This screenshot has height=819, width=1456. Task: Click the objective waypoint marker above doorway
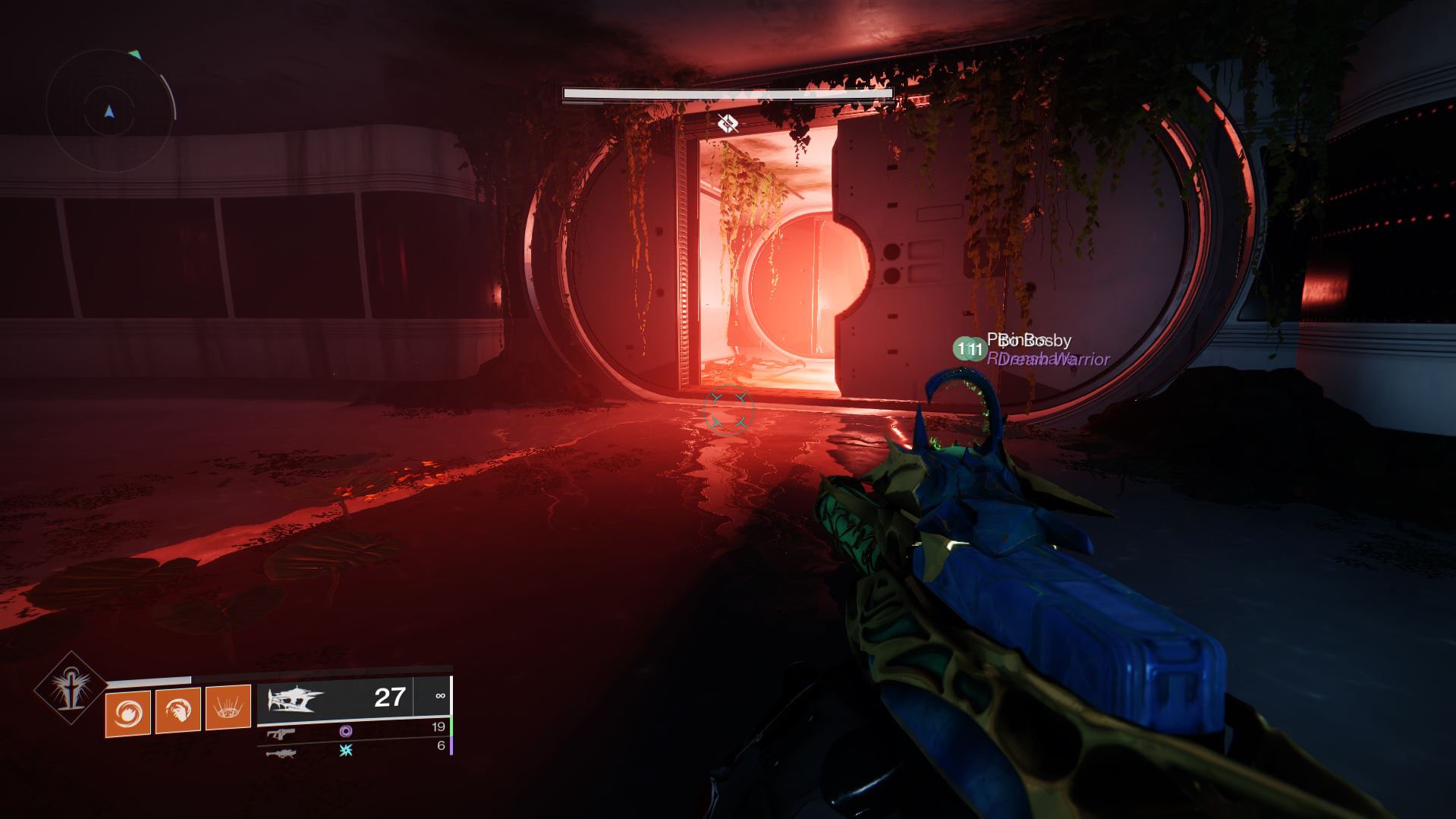(x=728, y=122)
